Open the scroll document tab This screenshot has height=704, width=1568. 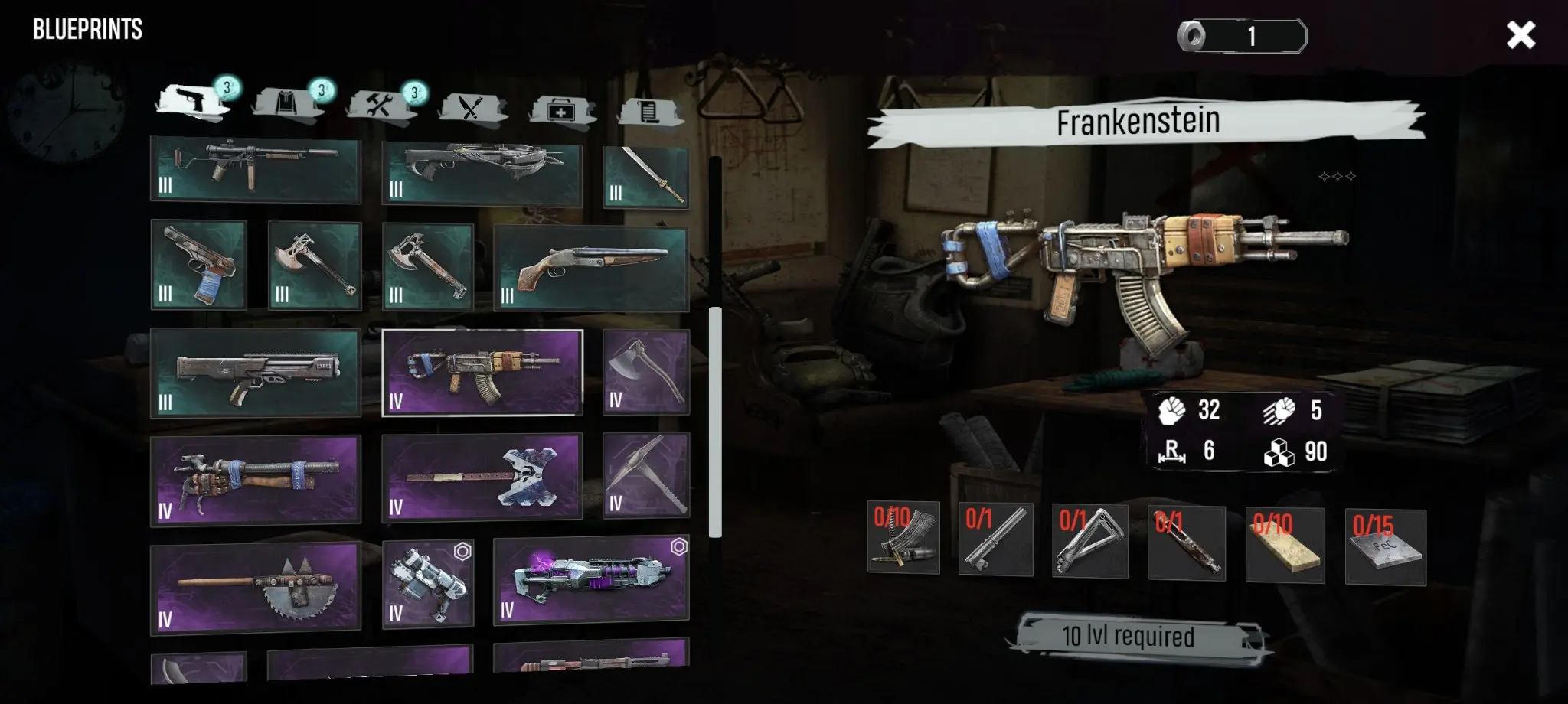(648, 111)
